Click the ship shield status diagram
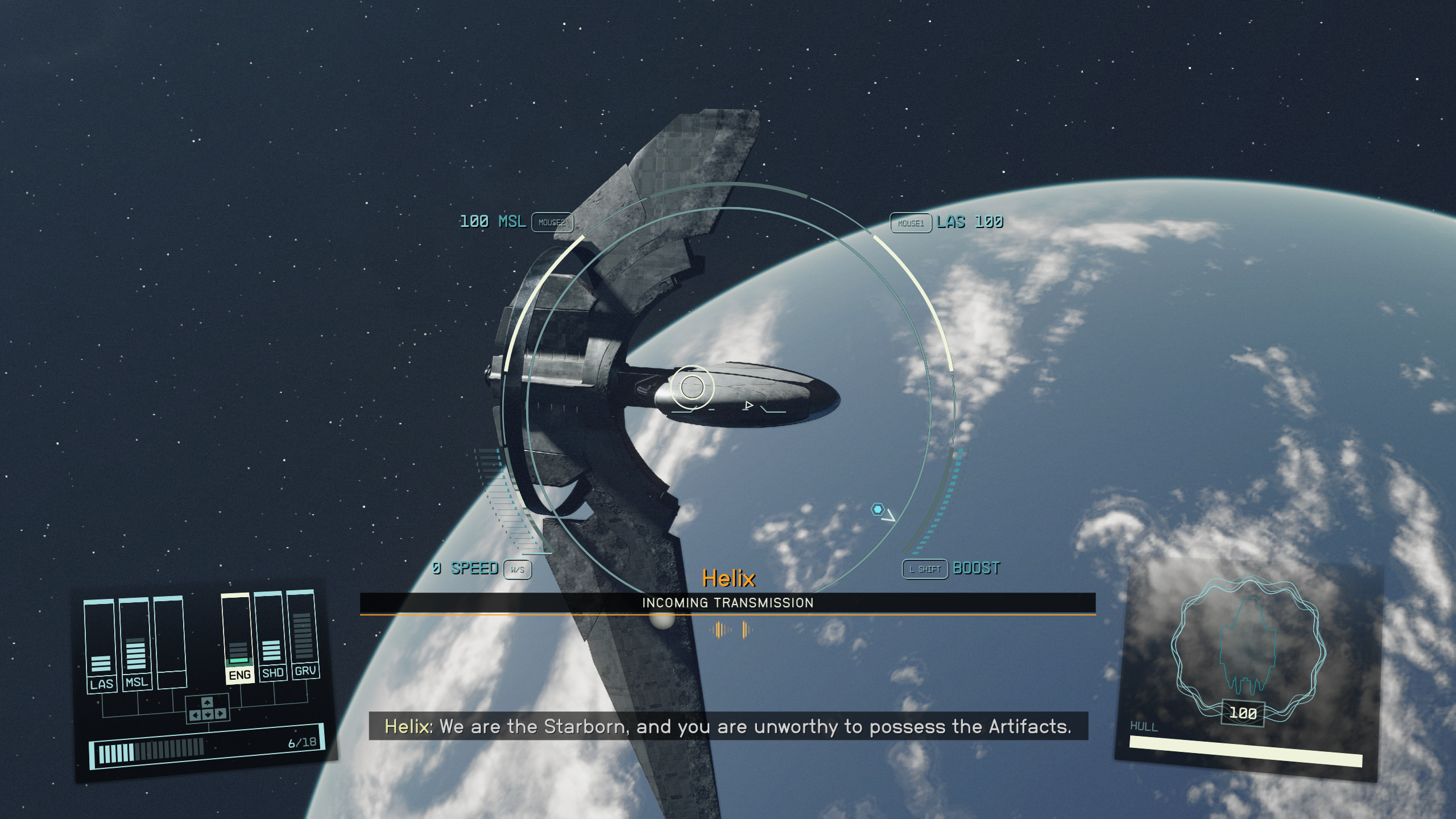 [1247, 648]
